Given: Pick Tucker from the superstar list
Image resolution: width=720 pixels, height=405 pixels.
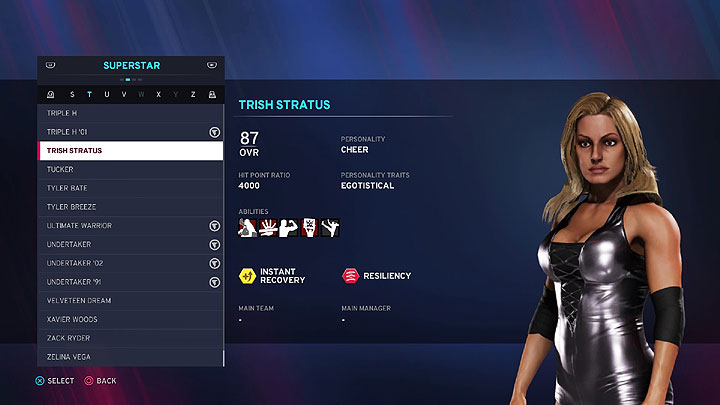Looking at the screenshot, I should tap(130, 169).
